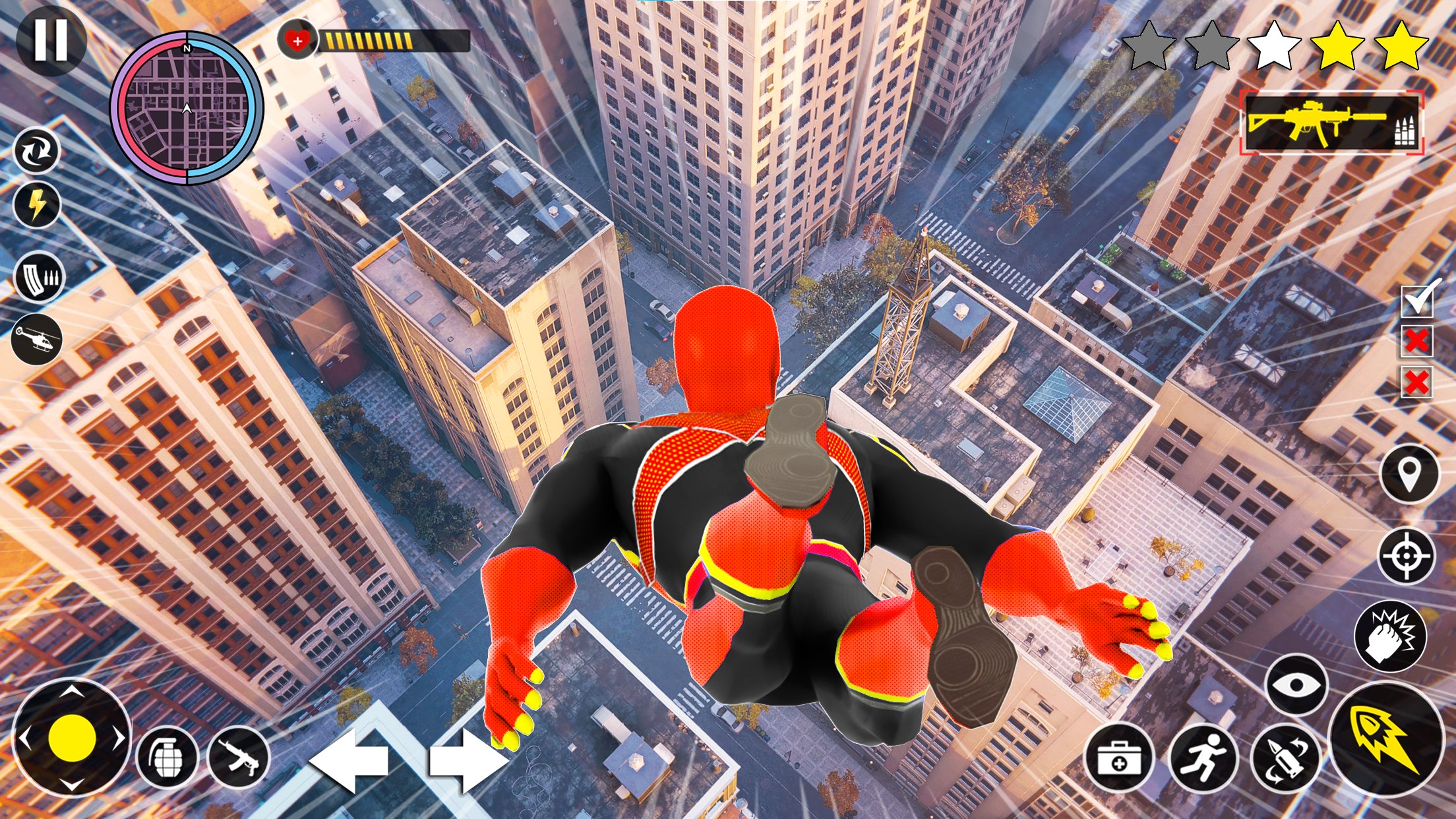Reload with the bullet reload button

pos(1285,760)
